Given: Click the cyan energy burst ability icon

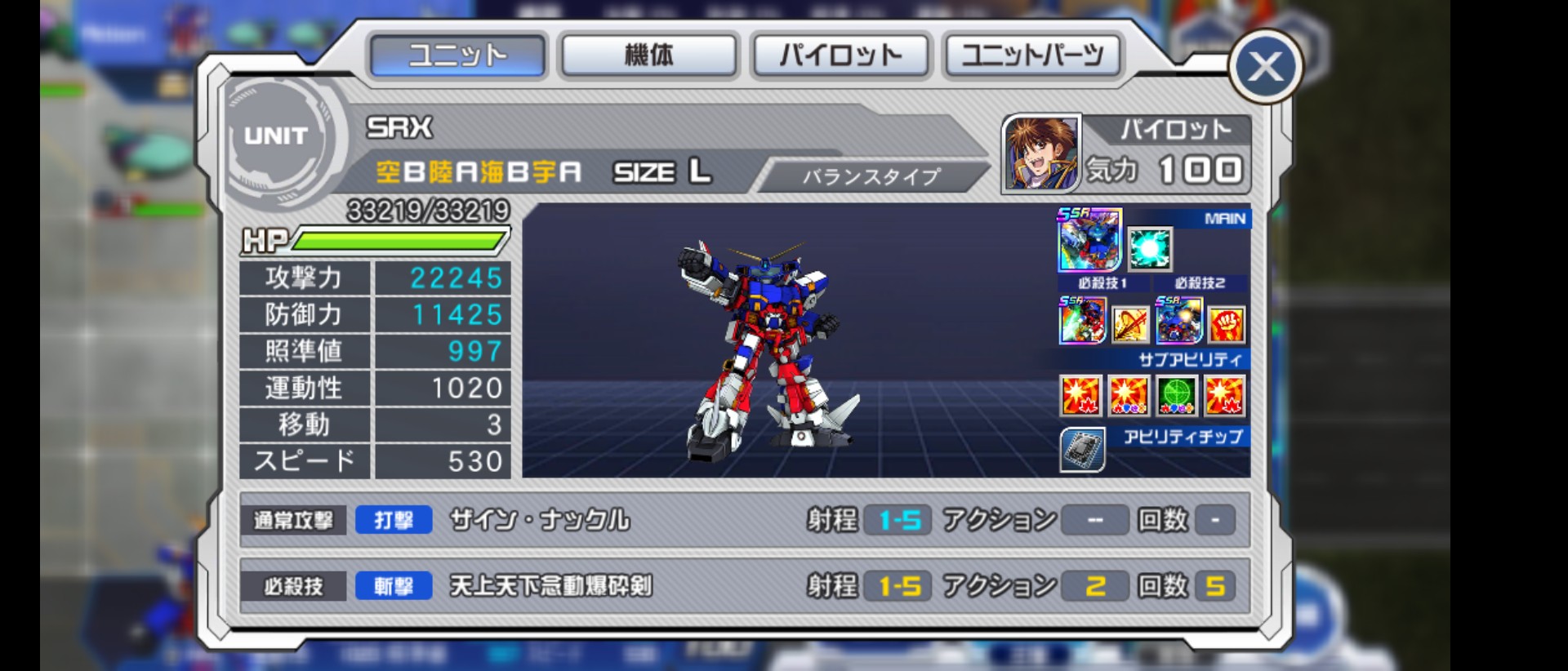Looking at the screenshot, I should [1150, 249].
